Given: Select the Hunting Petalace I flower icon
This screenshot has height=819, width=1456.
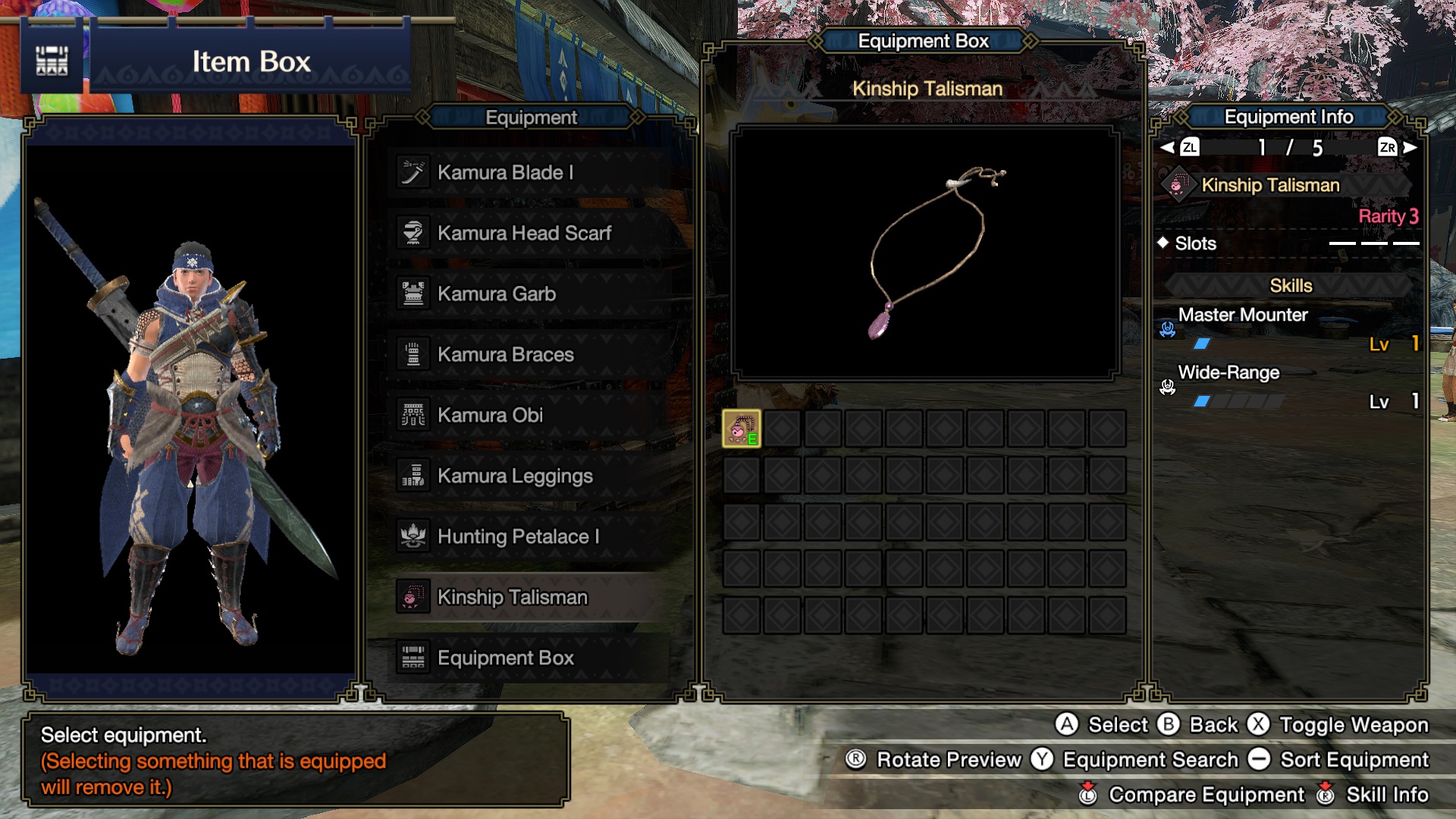Looking at the screenshot, I should 413,537.
